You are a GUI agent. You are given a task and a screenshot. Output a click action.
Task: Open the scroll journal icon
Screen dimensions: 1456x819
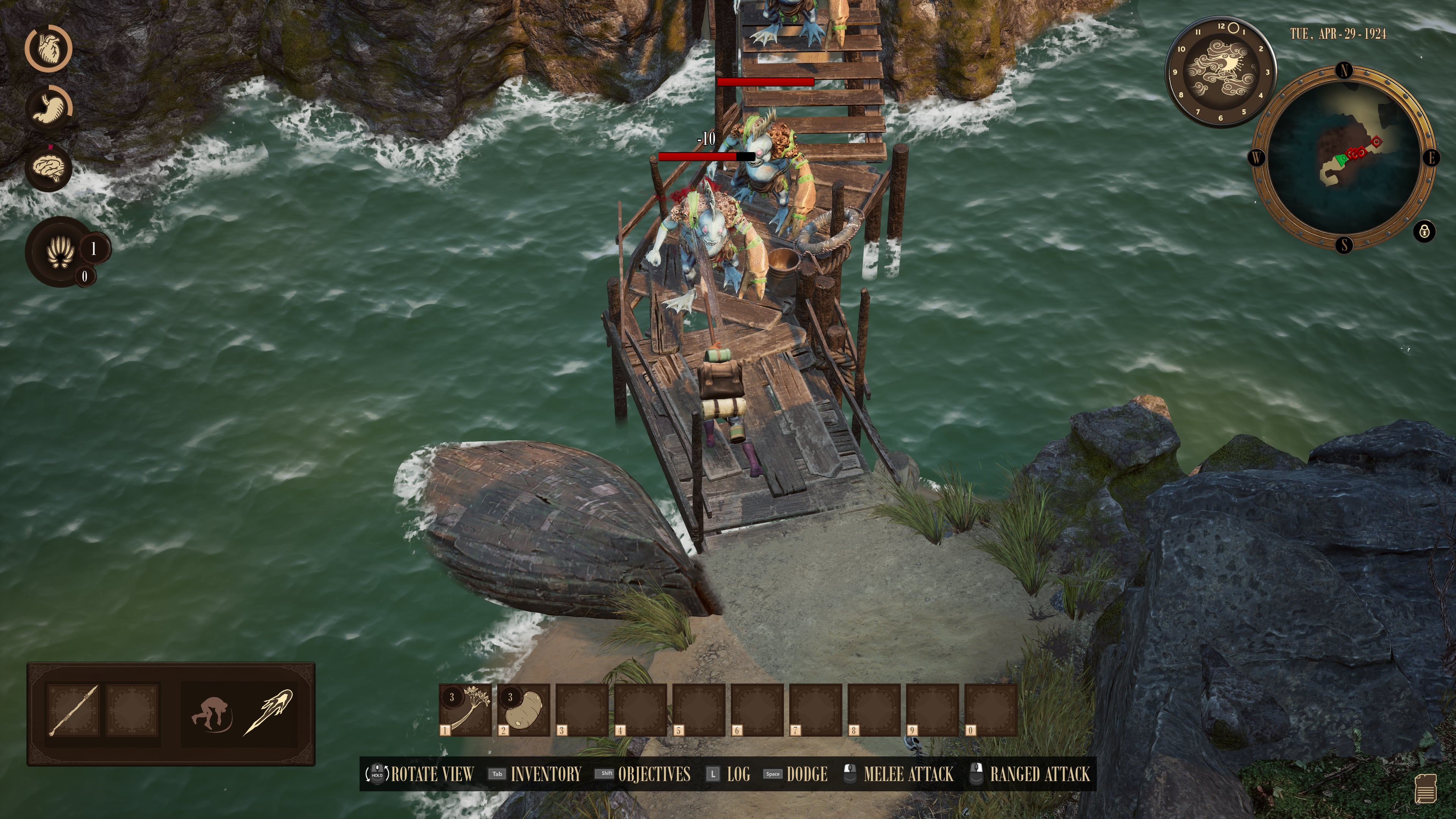point(1426,788)
